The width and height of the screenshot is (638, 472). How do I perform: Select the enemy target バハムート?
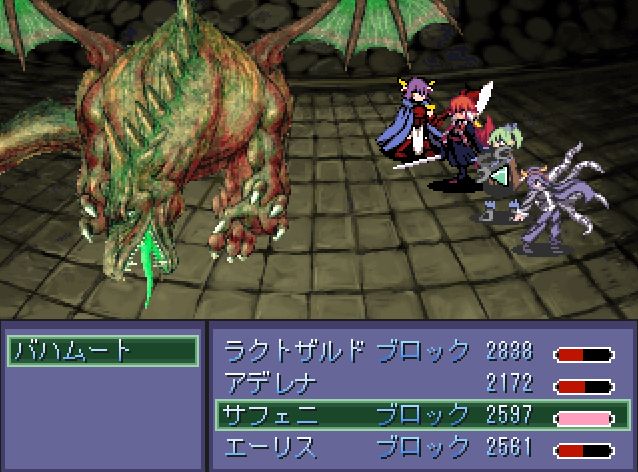101,350
